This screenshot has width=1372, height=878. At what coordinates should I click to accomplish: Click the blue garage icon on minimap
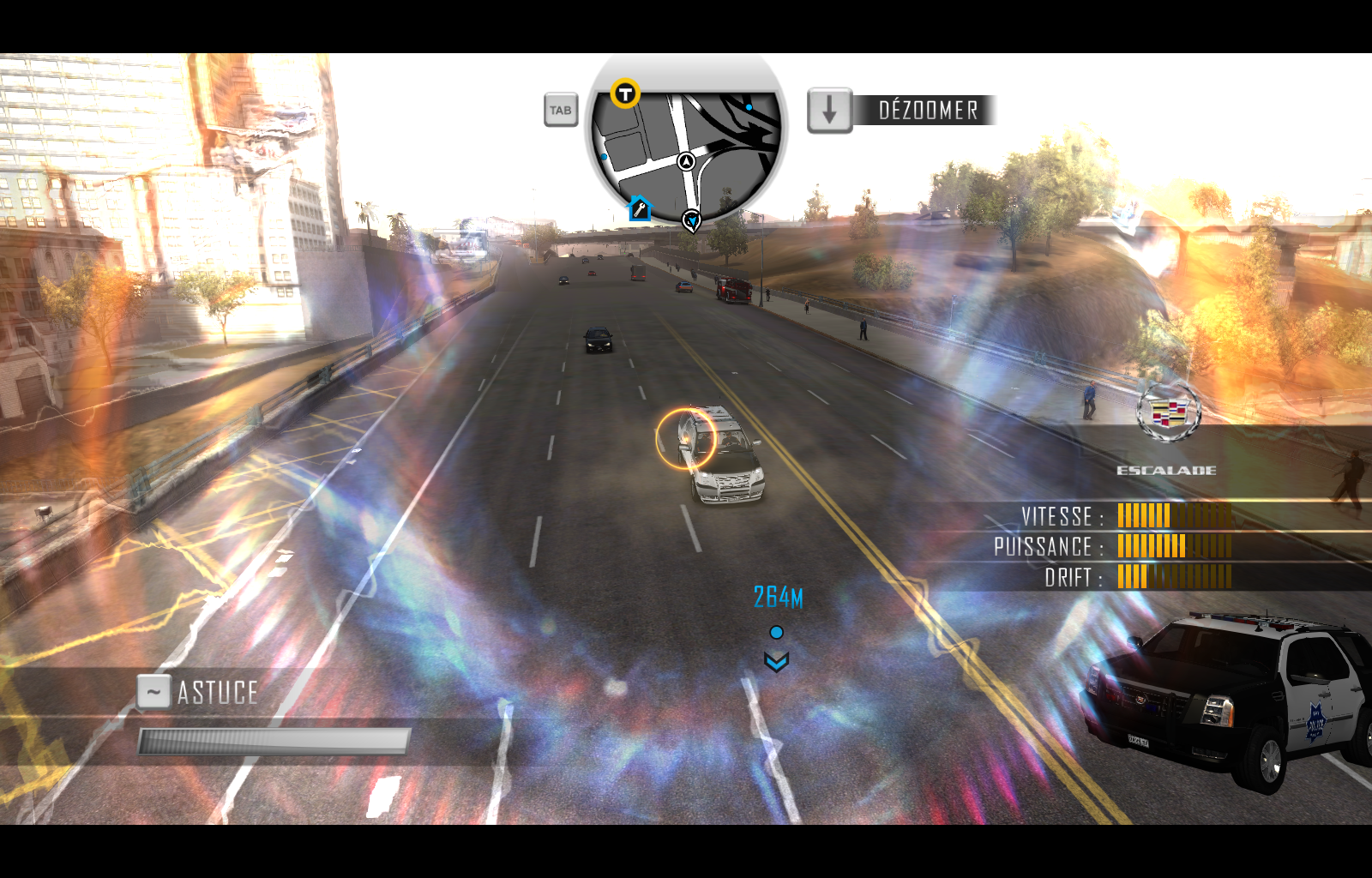pyautogui.click(x=638, y=209)
